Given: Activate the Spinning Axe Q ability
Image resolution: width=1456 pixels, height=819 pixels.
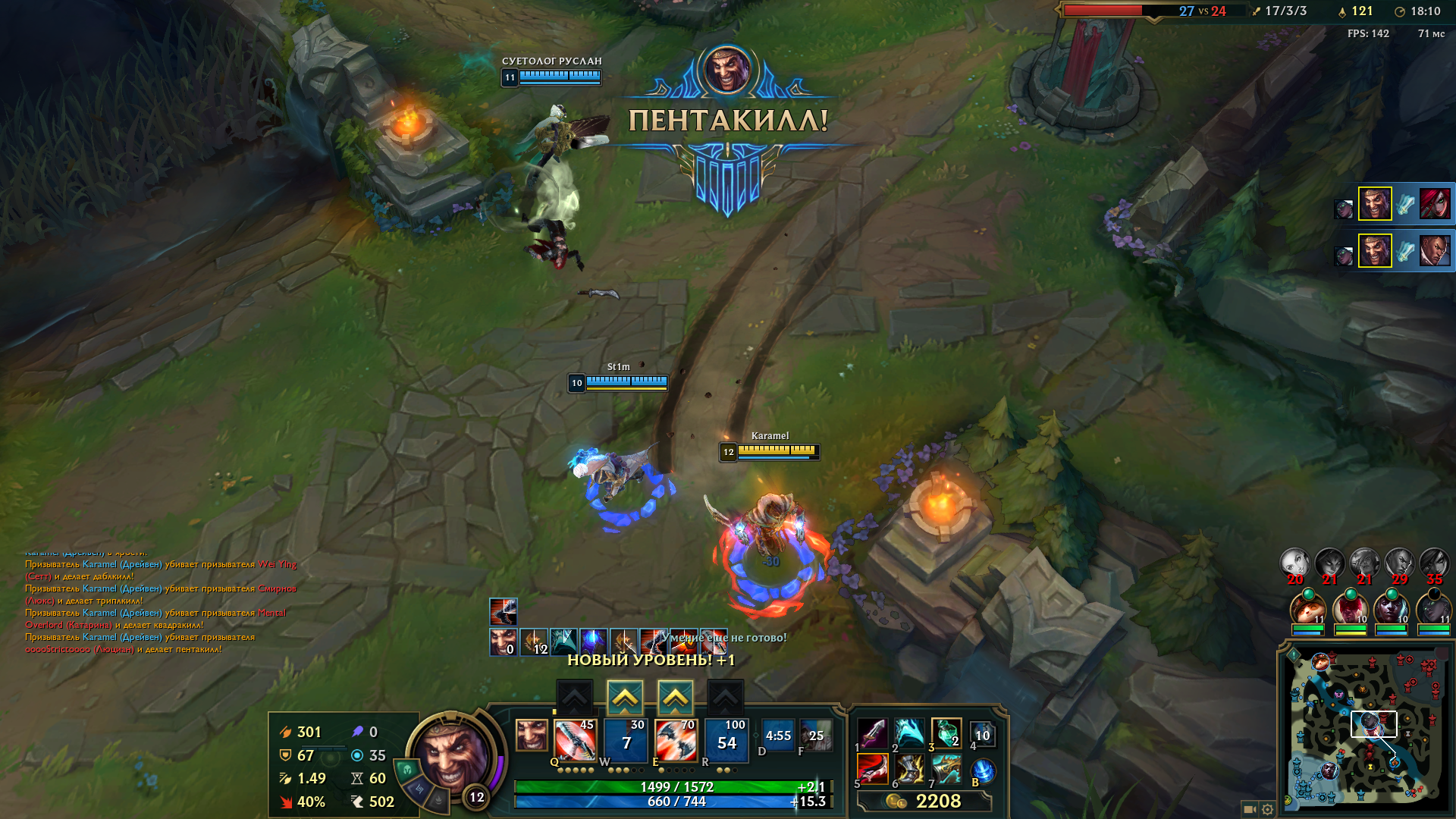Looking at the screenshot, I should coord(574,740).
